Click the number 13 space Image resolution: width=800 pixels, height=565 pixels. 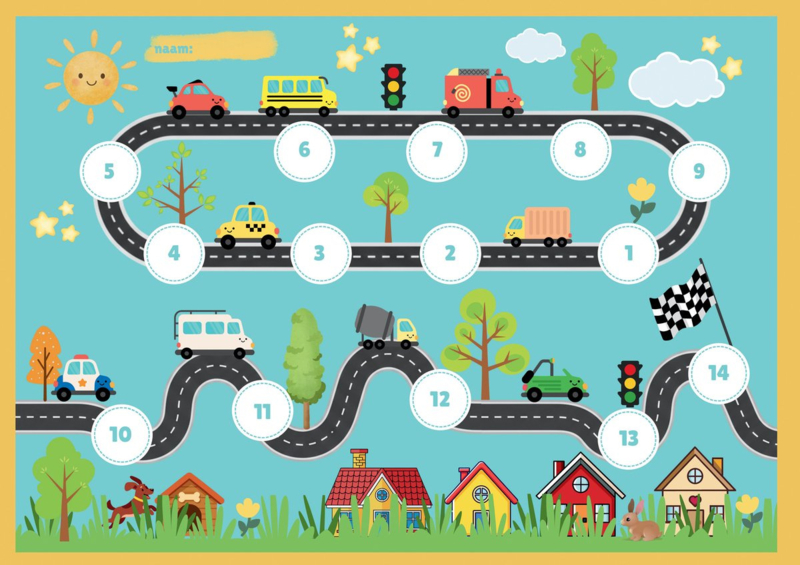click(629, 438)
